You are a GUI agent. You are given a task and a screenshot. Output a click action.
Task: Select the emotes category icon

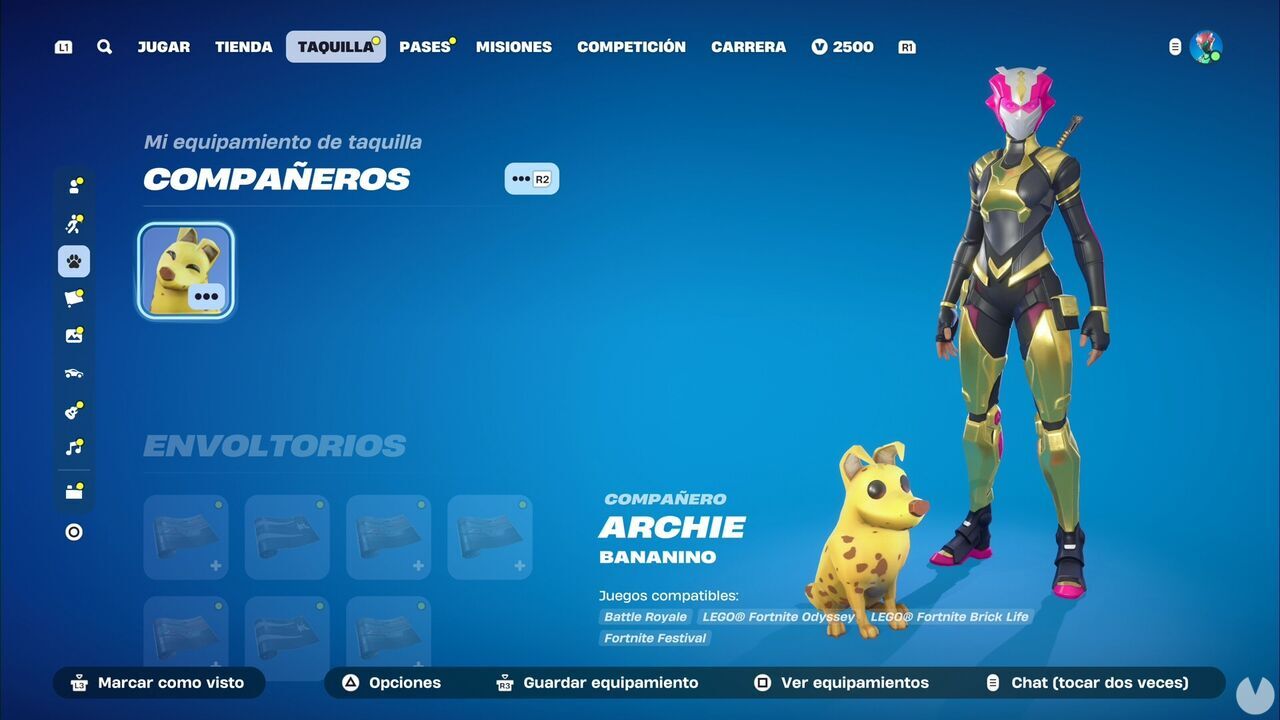[73, 224]
